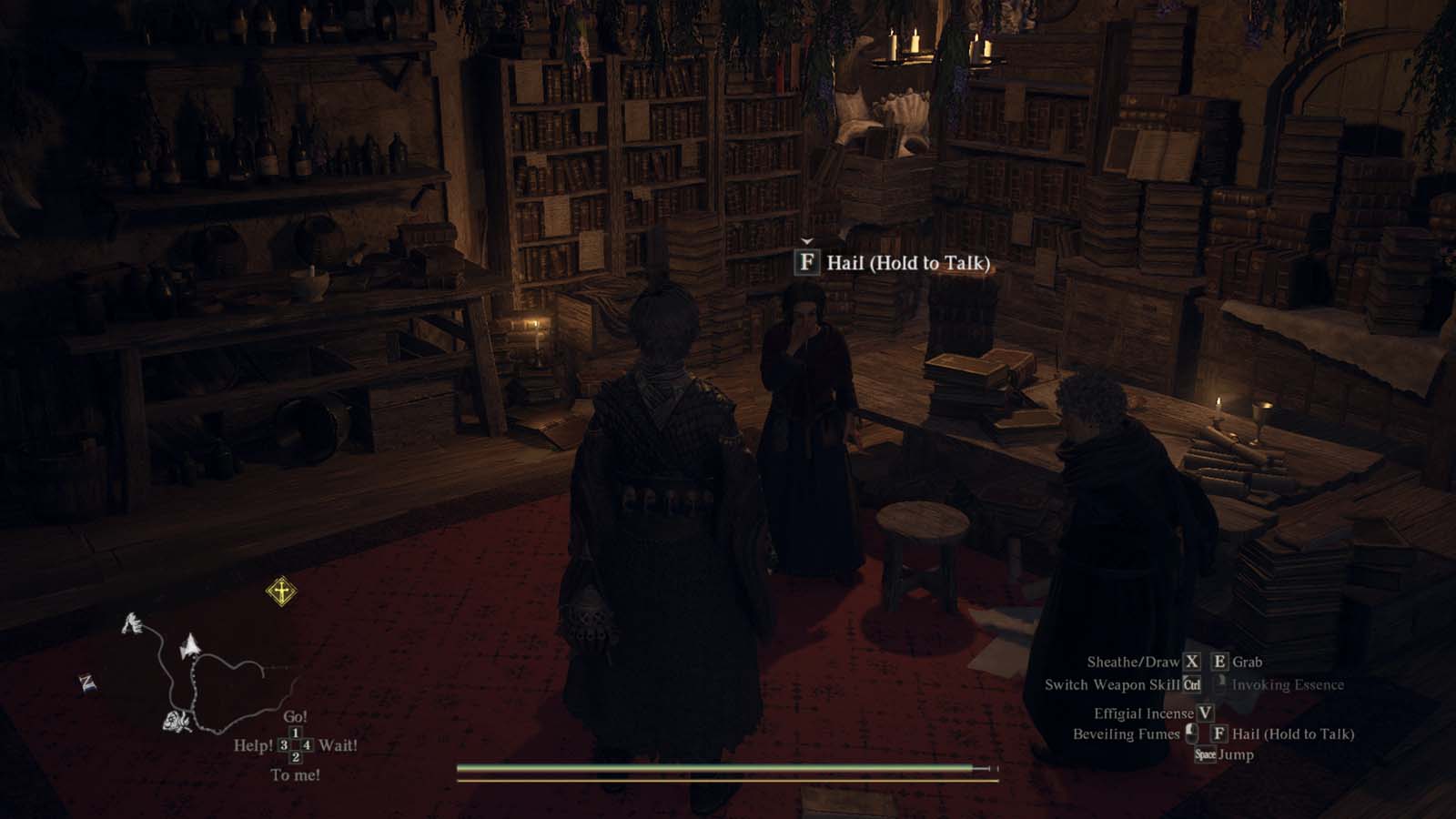This screenshot has width=1456, height=819.
Task: Click the 3 key Help! command icon
Action: (x=283, y=744)
